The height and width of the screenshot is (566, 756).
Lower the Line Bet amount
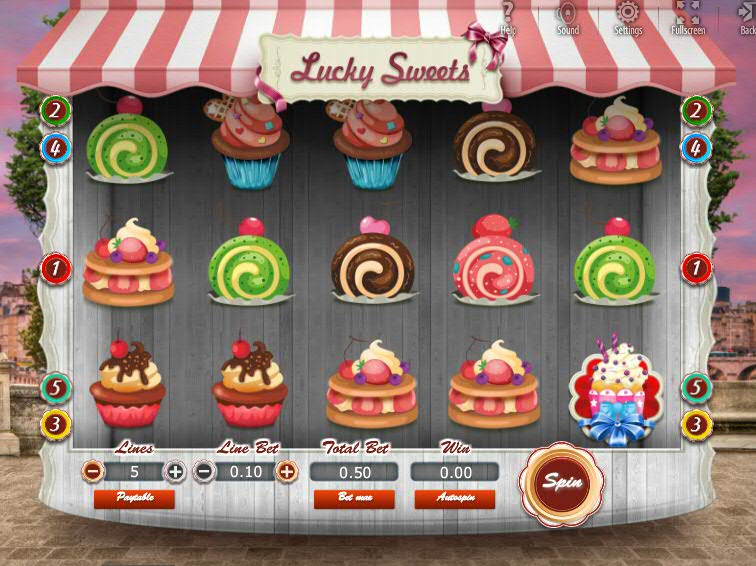click(203, 471)
